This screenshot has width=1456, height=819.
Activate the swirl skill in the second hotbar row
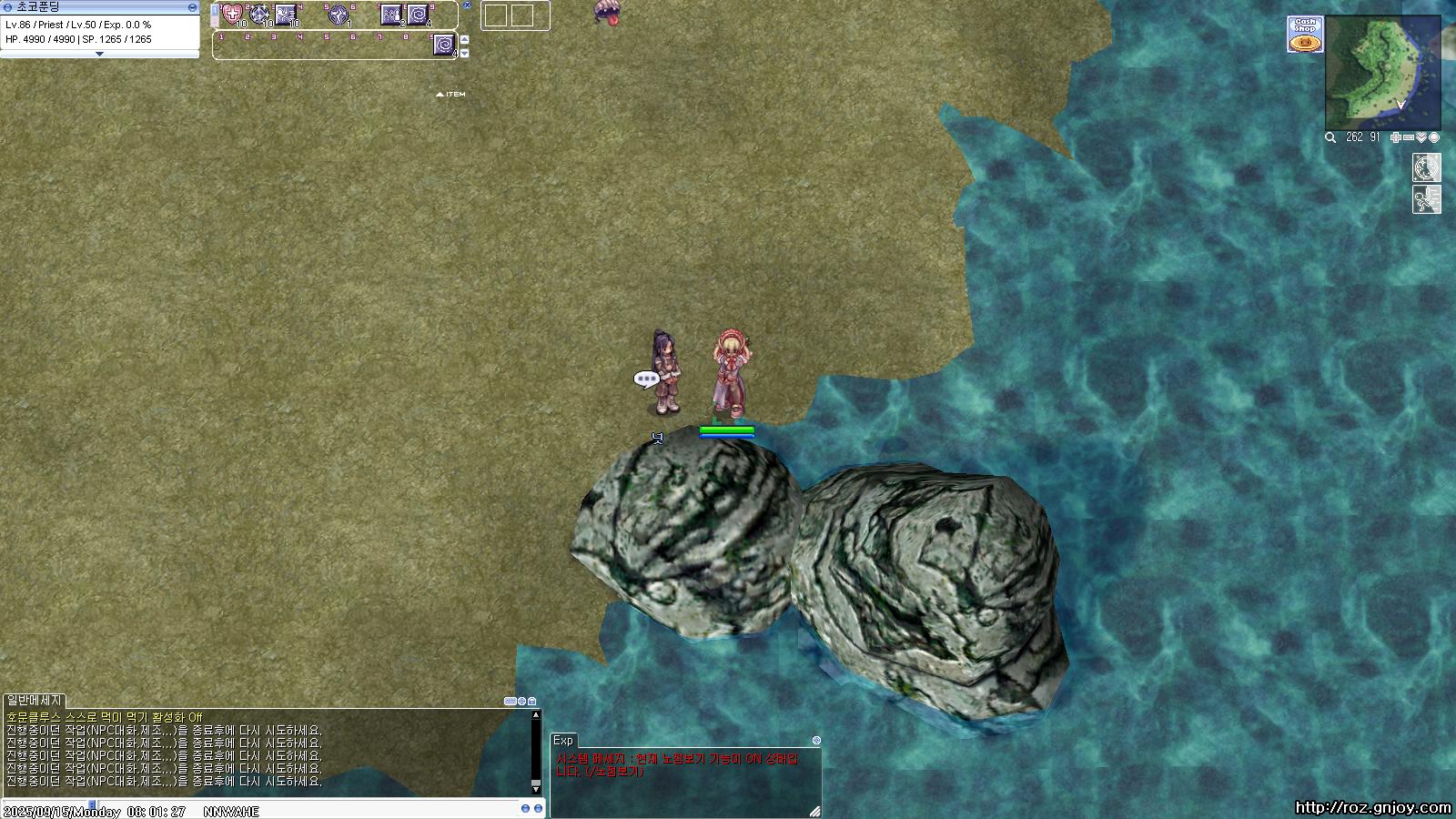(444, 44)
